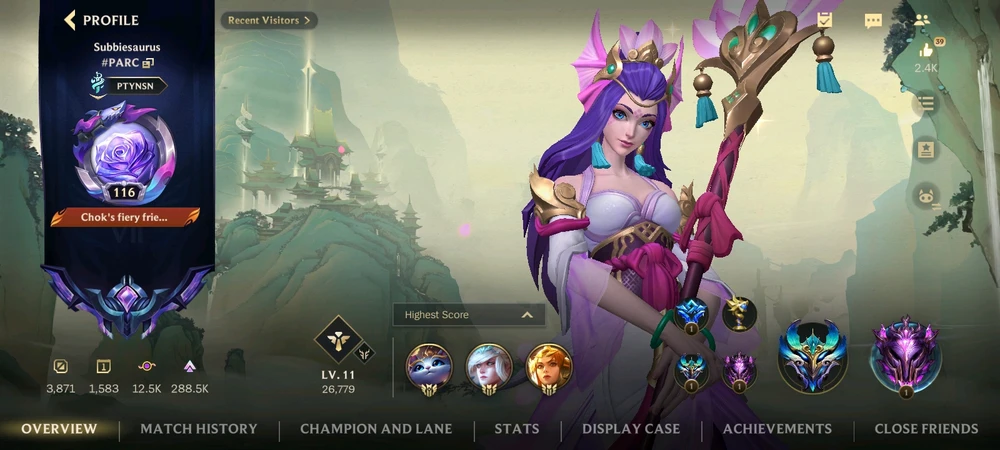Open the Recent Visitors list
1000x450 pixels.
(x=269, y=20)
